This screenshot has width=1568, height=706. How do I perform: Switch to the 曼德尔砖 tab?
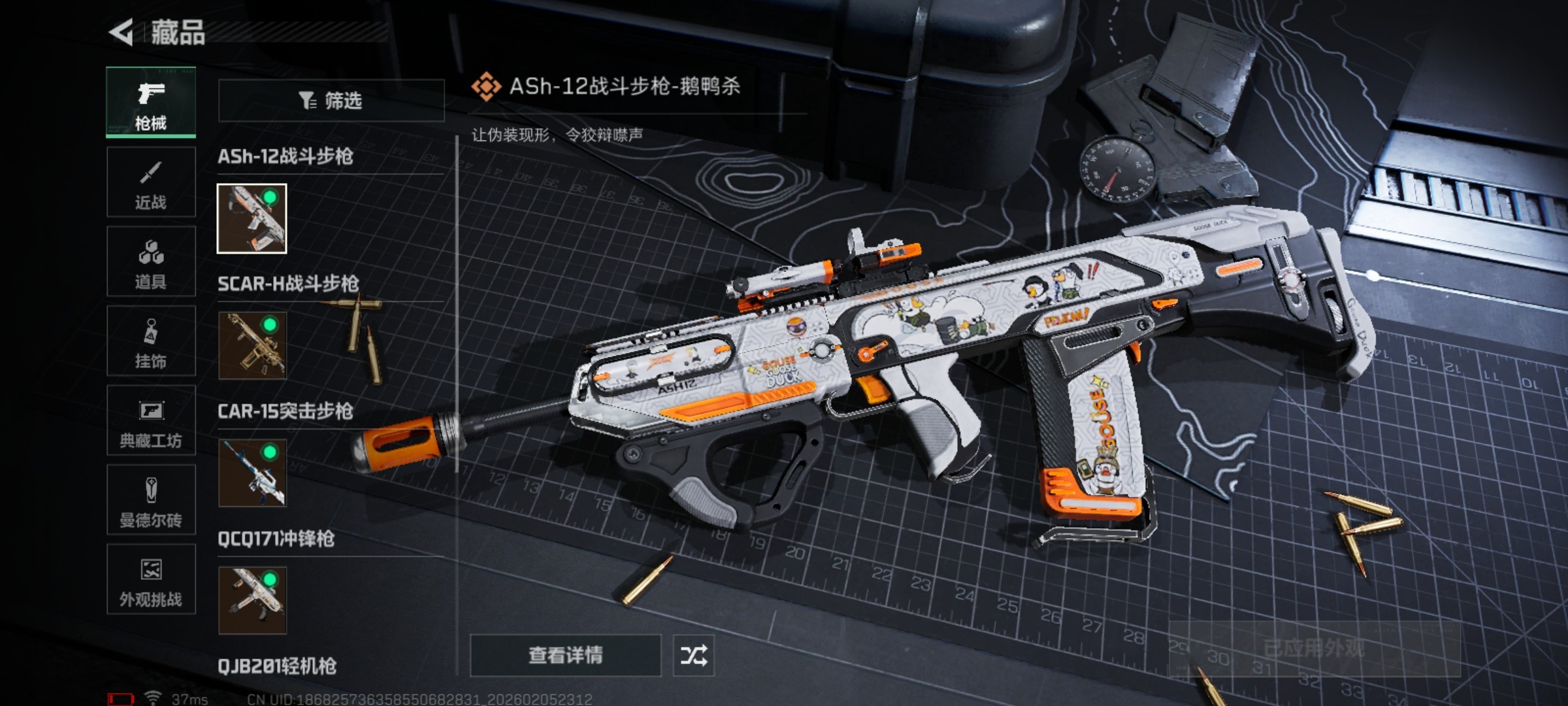point(151,501)
